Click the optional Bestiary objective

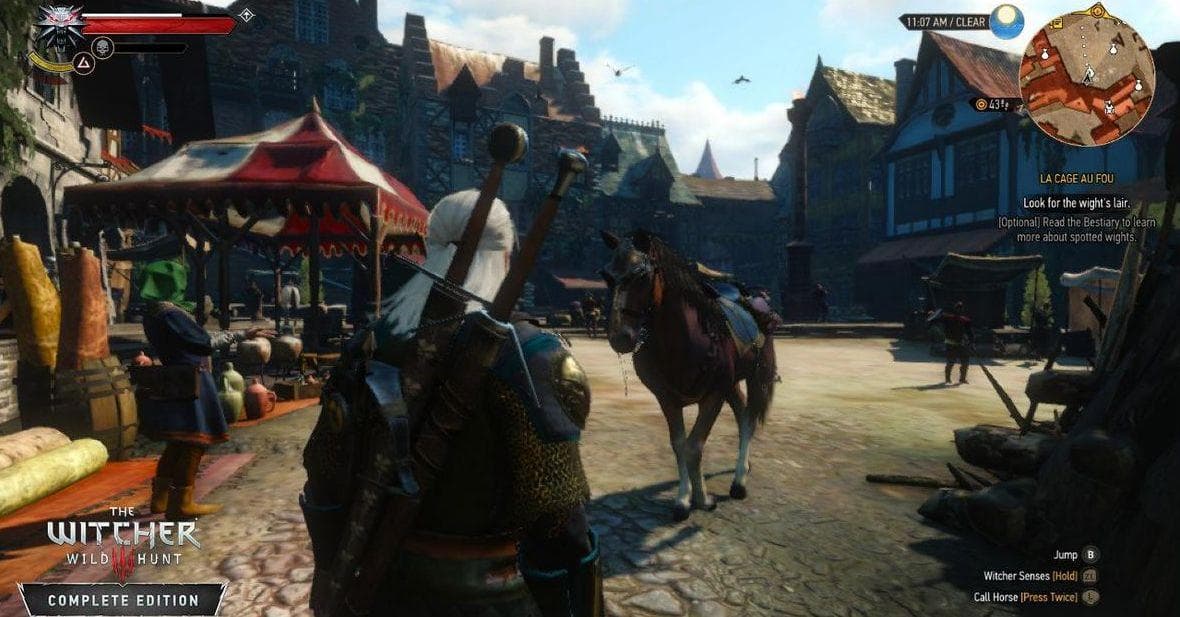(1078, 230)
